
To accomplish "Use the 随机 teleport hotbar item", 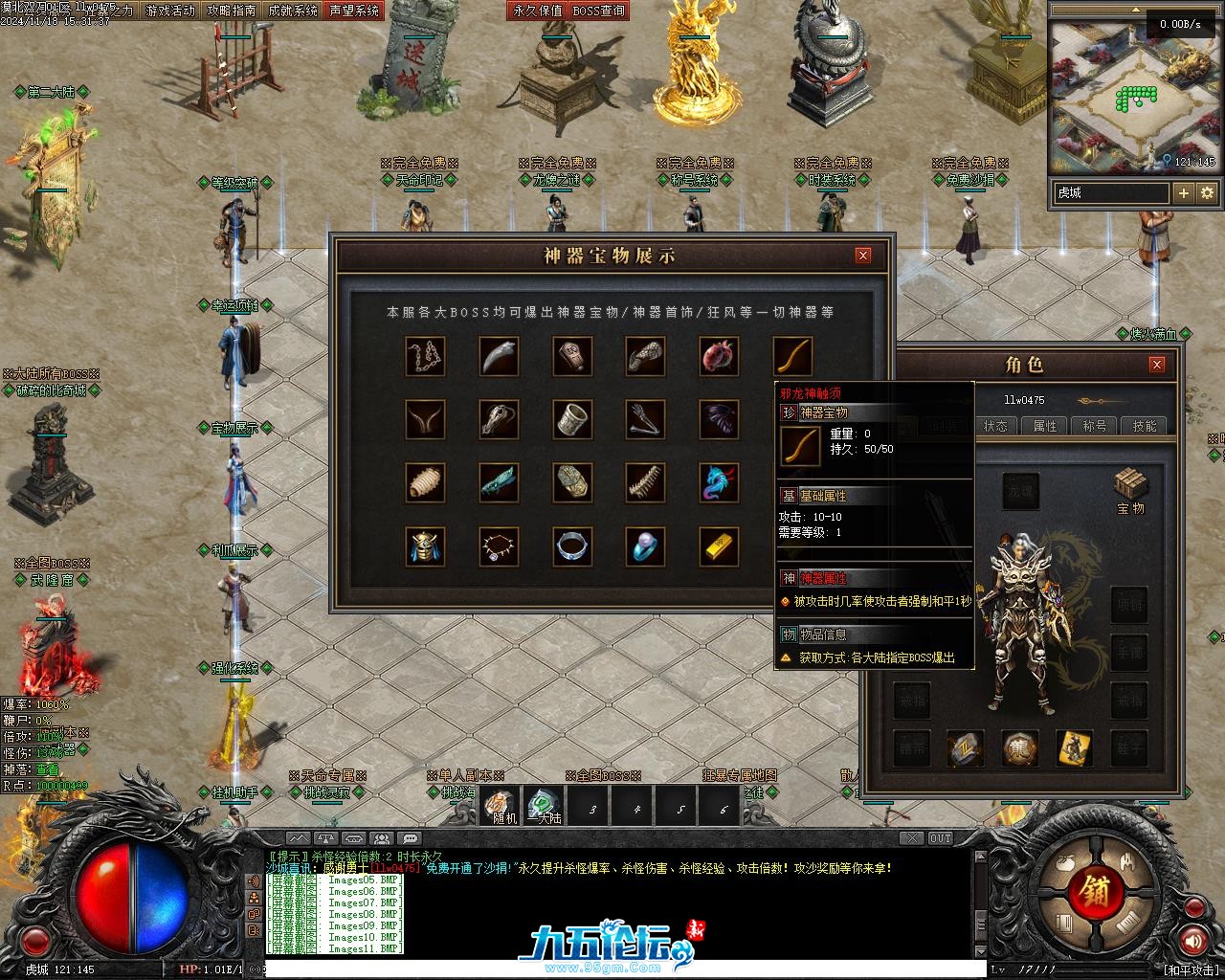I will point(500,807).
